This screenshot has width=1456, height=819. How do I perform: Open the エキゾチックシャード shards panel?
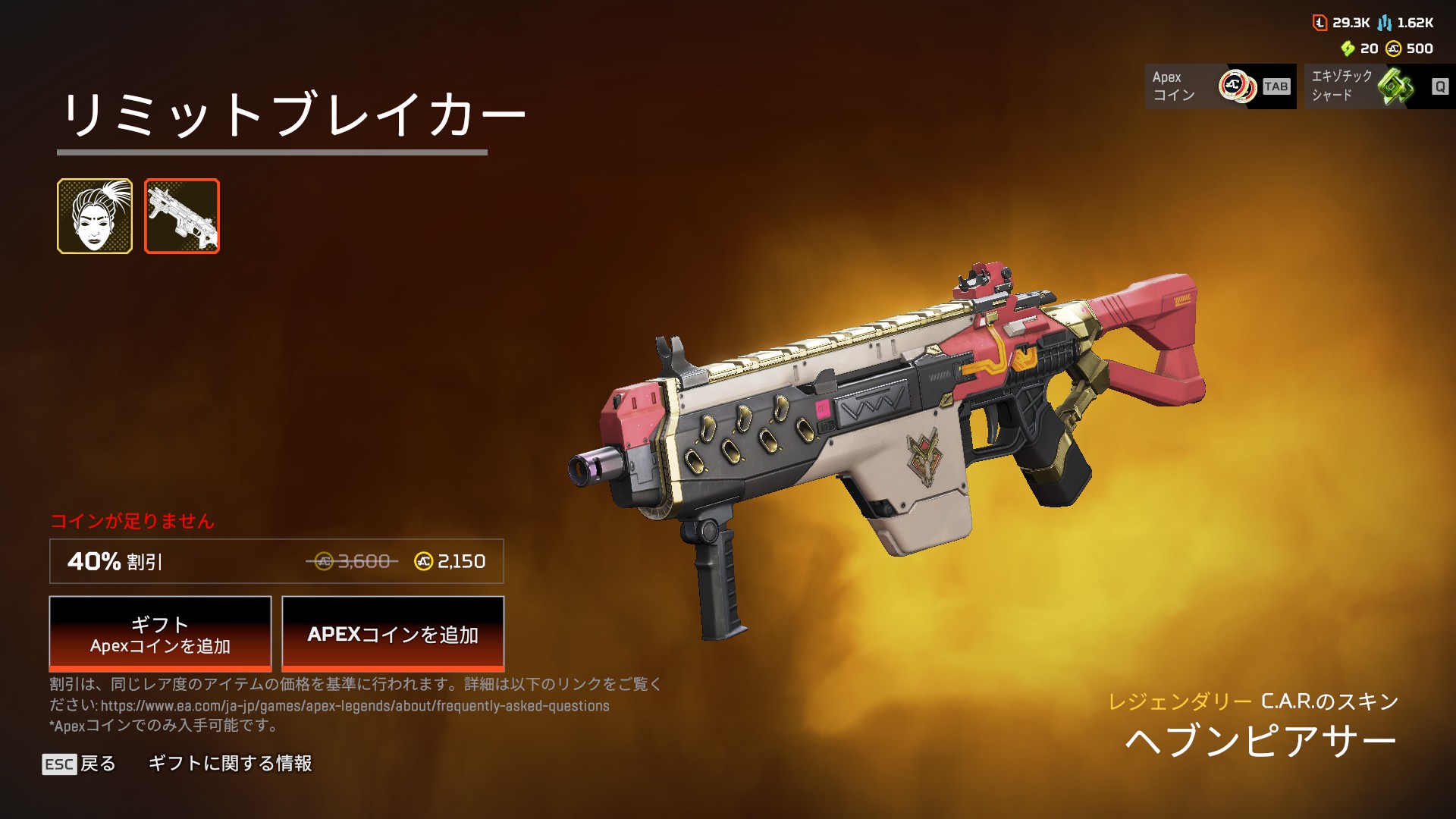pyautogui.click(x=1379, y=86)
